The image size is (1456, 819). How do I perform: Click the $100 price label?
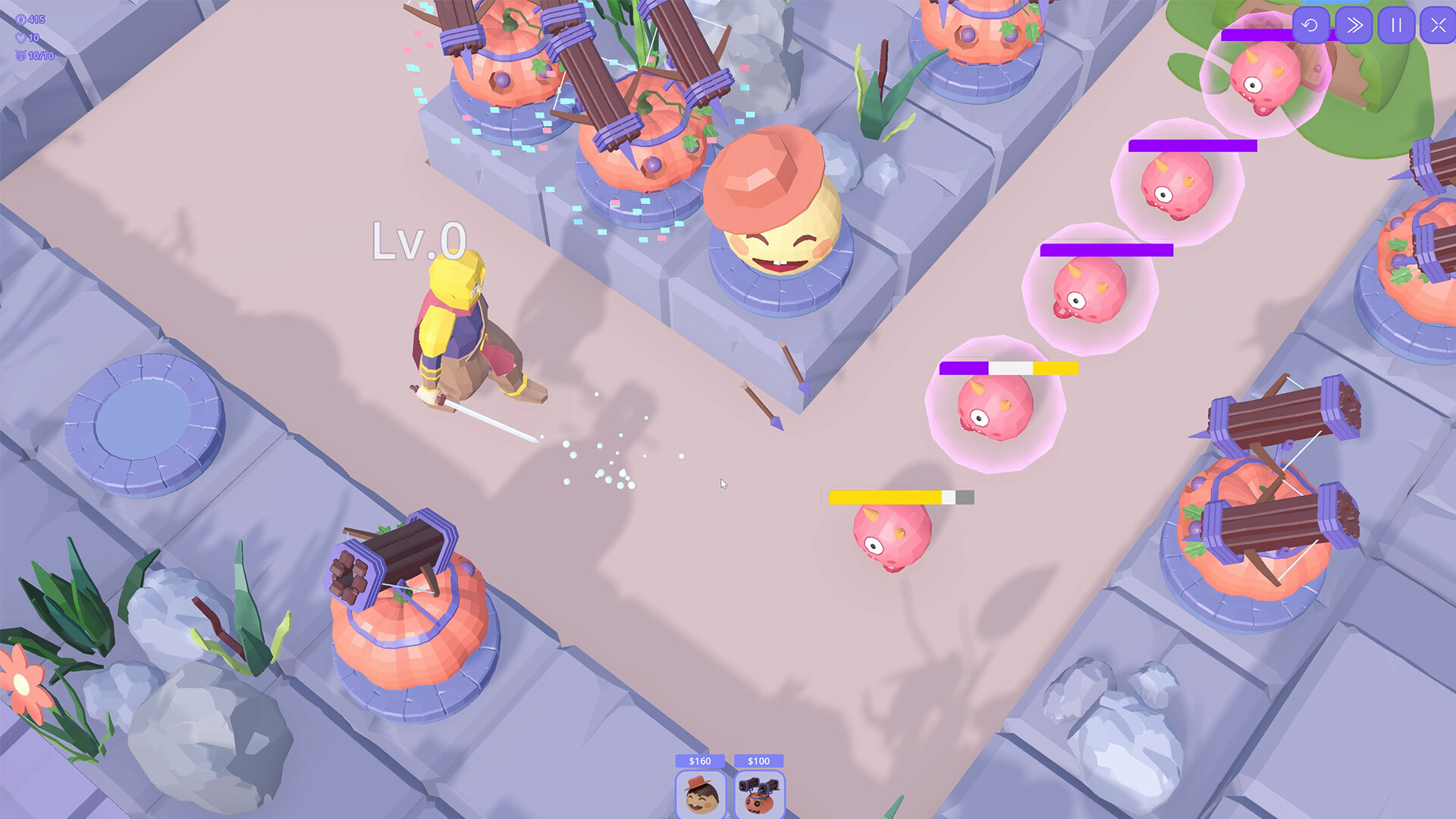(x=759, y=760)
